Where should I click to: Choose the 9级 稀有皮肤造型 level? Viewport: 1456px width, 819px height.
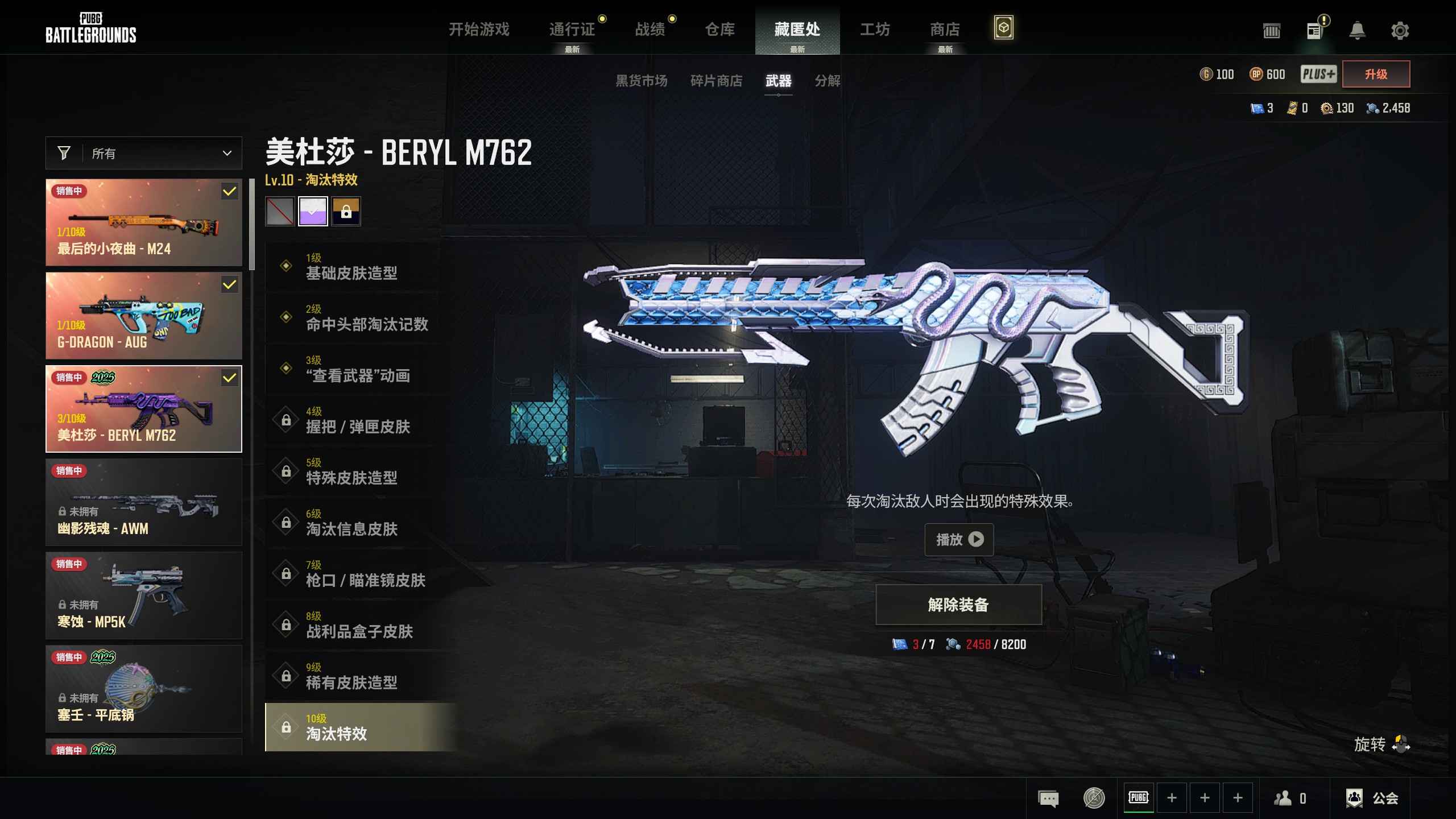353,676
